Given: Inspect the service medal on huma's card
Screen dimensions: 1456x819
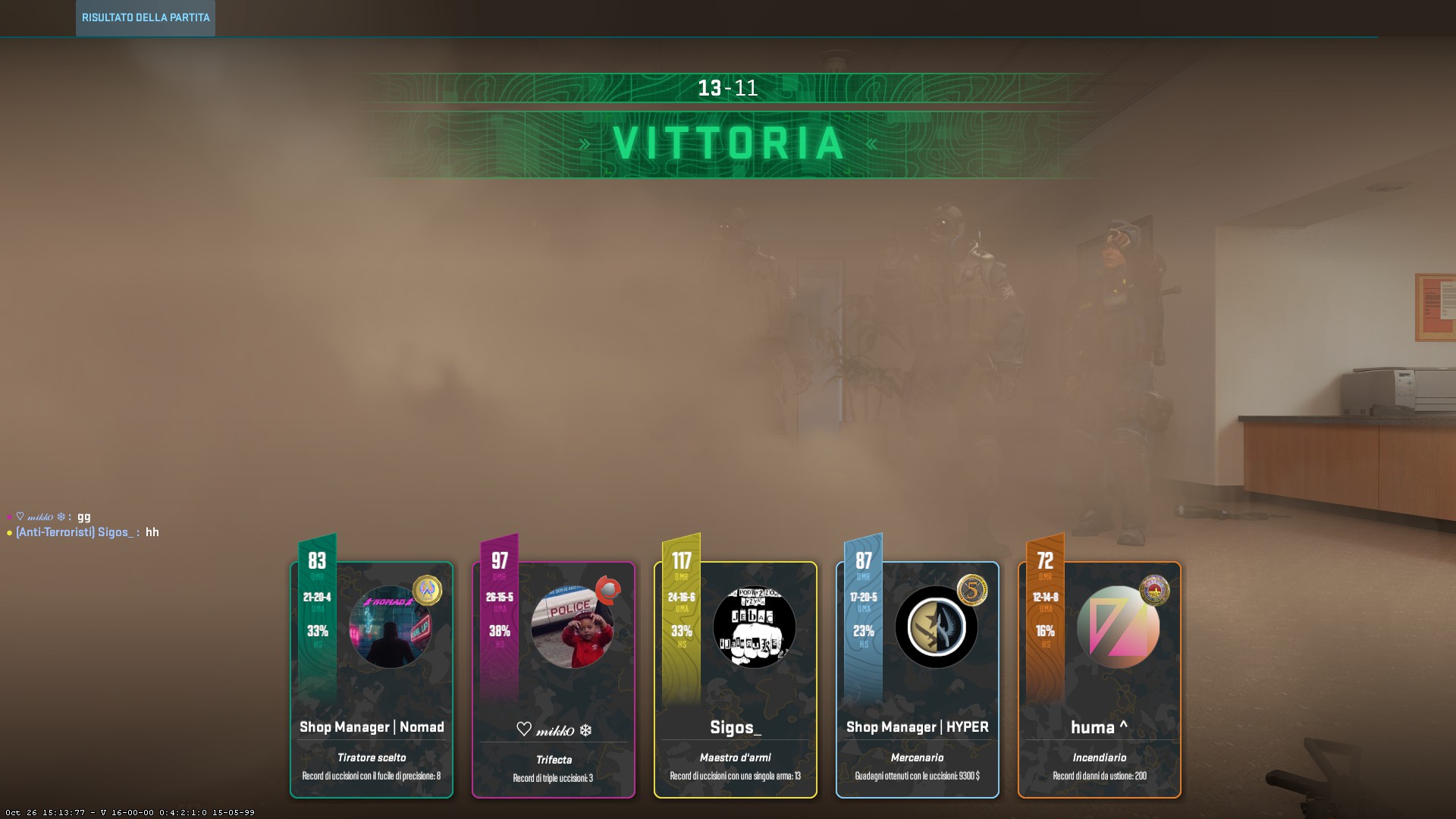Looking at the screenshot, I should [1154, 590].
